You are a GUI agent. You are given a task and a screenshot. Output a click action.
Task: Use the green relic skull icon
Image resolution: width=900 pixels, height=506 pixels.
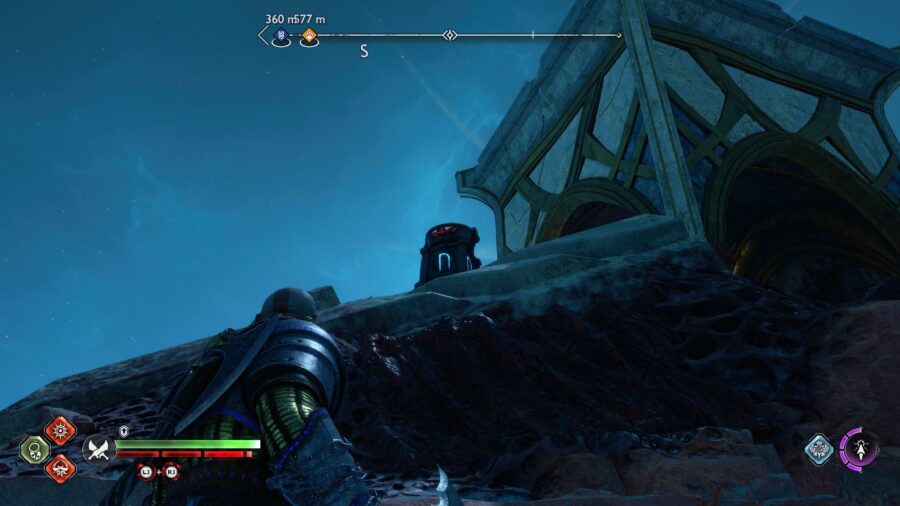click(x=34, y=449)
